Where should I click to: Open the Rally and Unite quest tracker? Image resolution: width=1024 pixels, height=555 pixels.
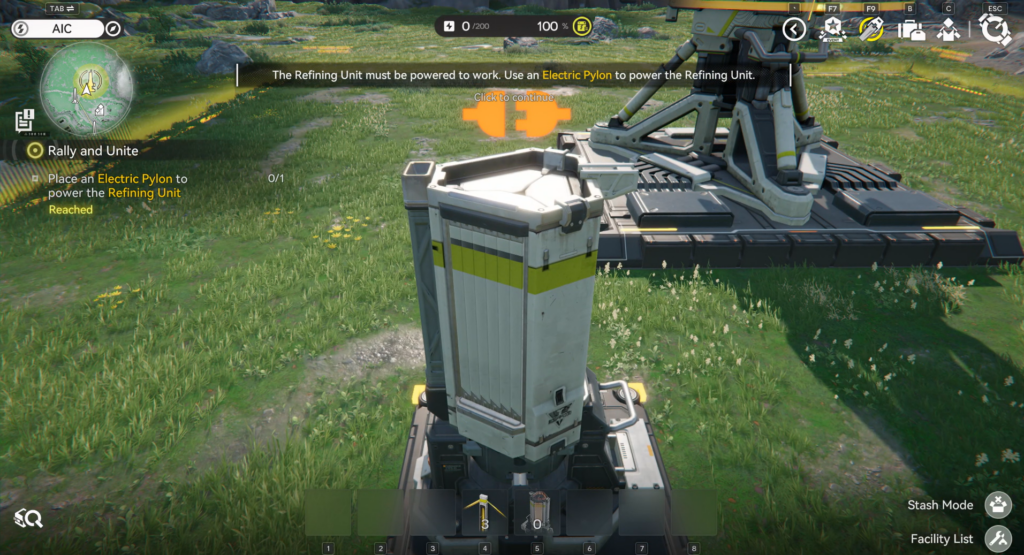(x=93, y=151)
